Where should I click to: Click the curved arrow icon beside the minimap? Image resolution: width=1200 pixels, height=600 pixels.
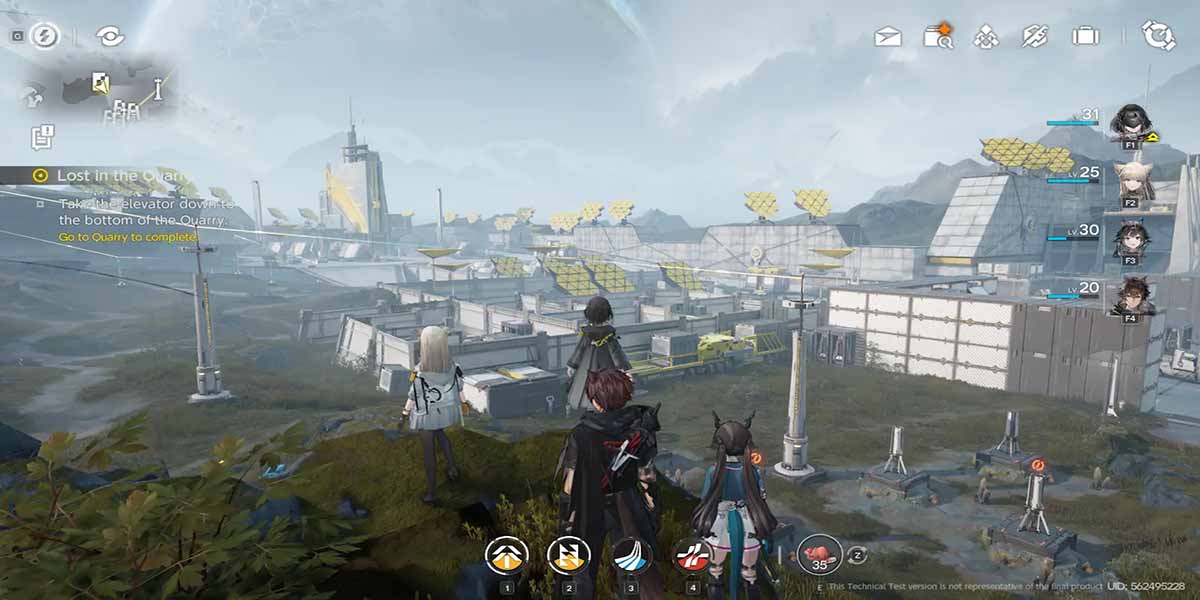32,96
